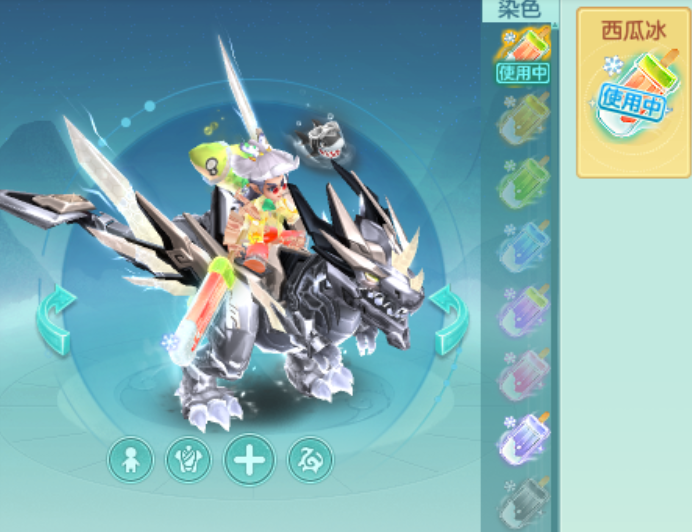Open the large 西瓜冰 dye card
The width and height of the screenshot is (692, 532).
click(x=631, y=93)
